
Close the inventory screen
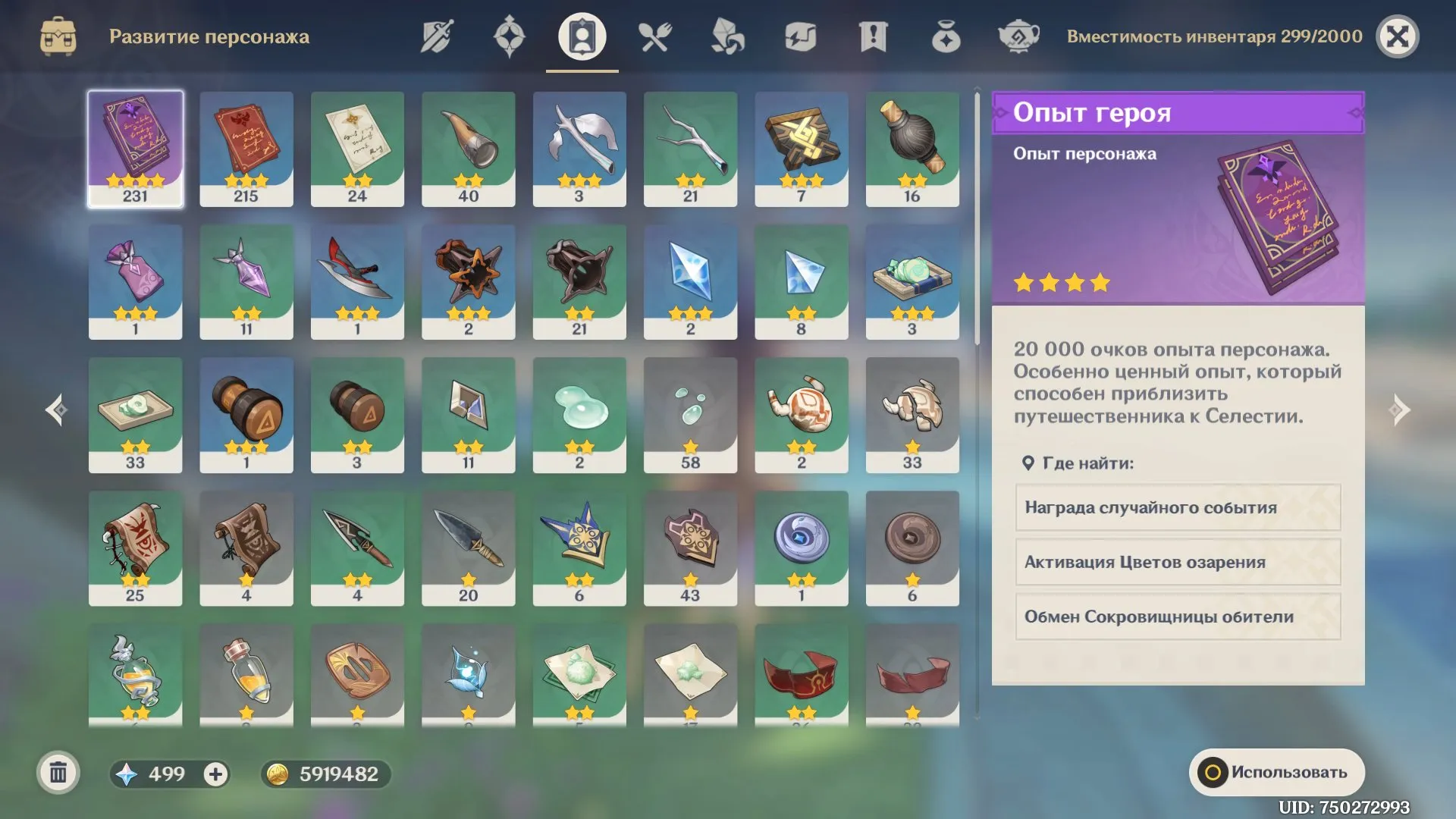pos(1397,36)
